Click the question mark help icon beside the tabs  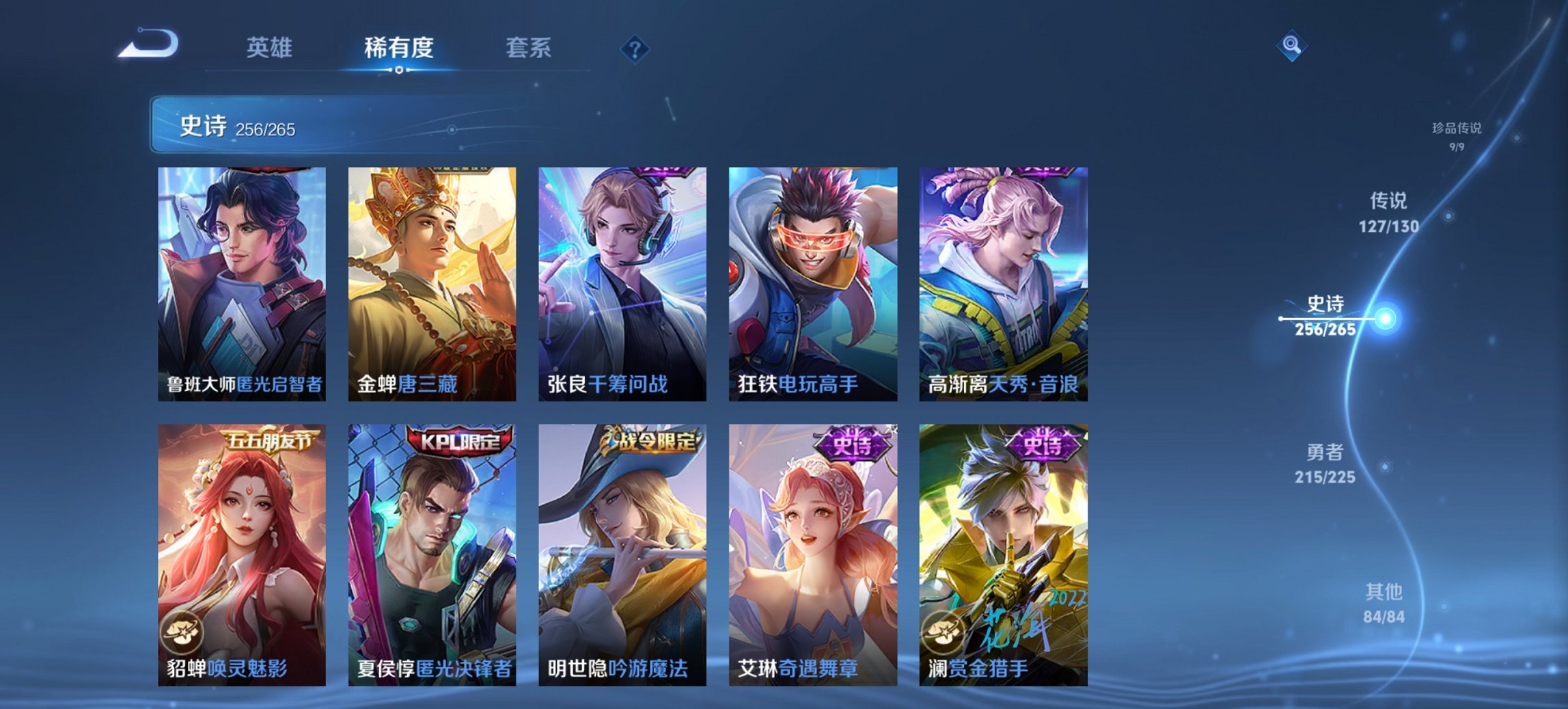tap(632, 46)
